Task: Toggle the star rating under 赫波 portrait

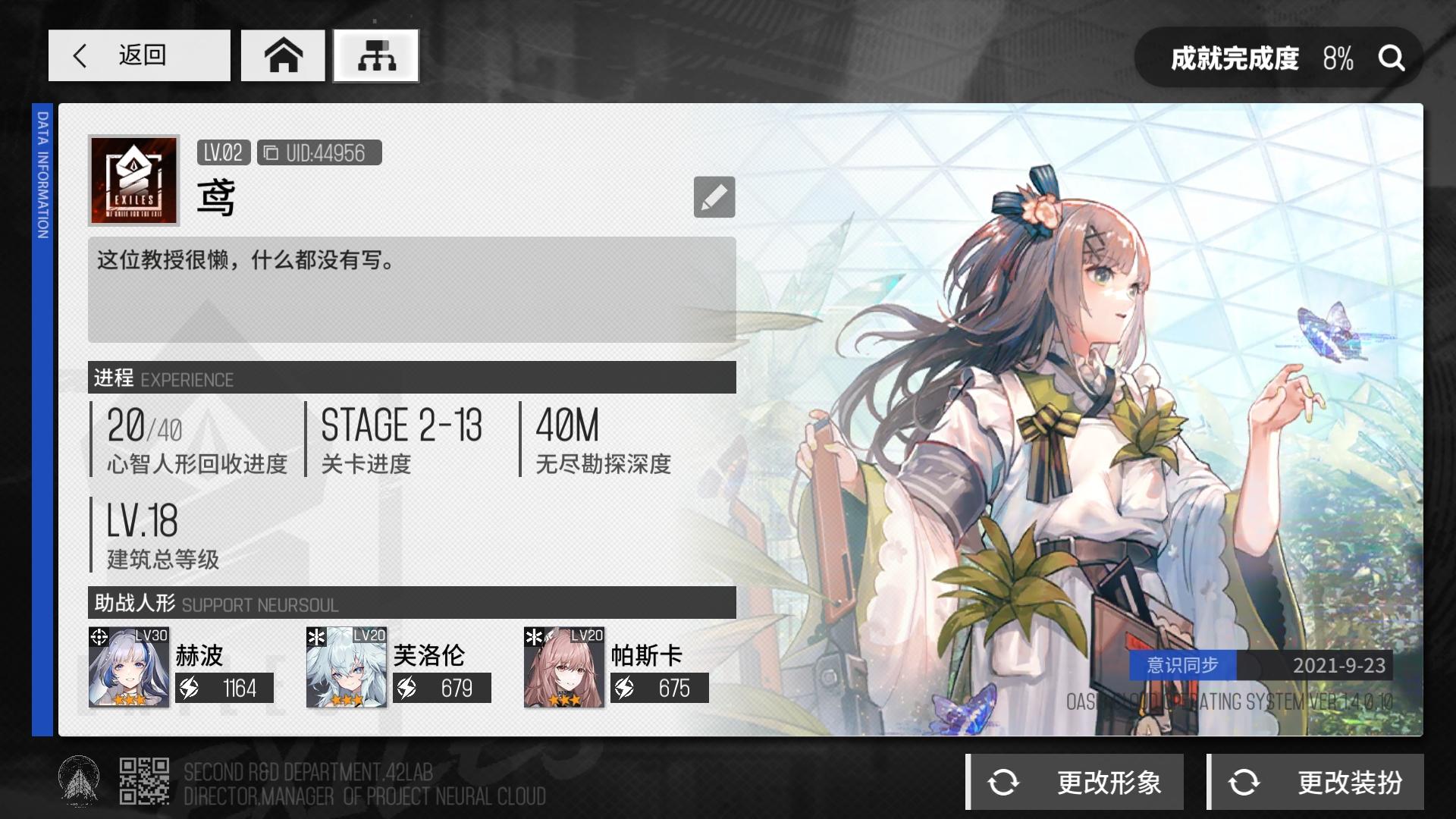Action: click(x=128, y=702)
